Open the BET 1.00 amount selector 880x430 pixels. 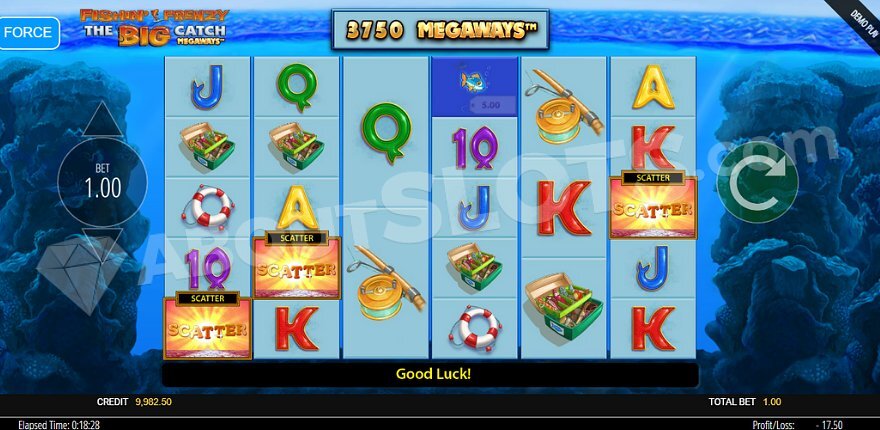[102, 182]
